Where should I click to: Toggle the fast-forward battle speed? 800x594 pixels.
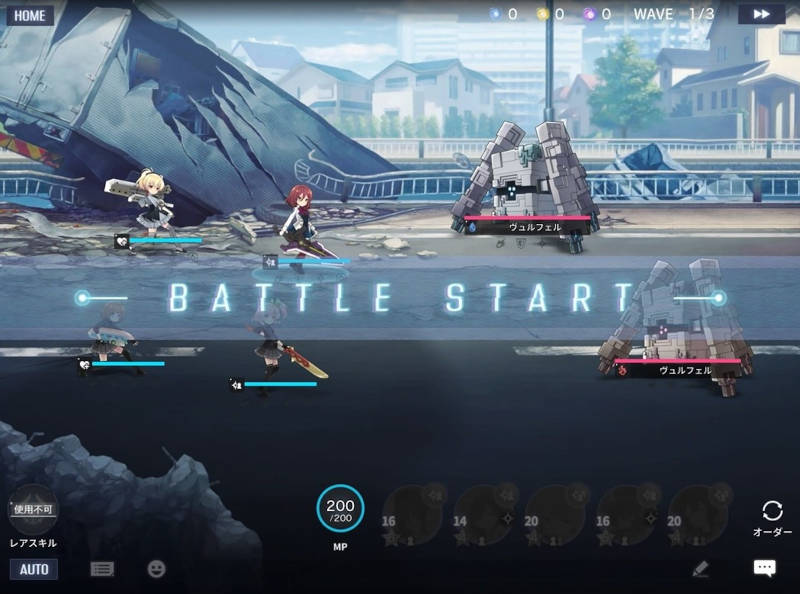(761, 14)
